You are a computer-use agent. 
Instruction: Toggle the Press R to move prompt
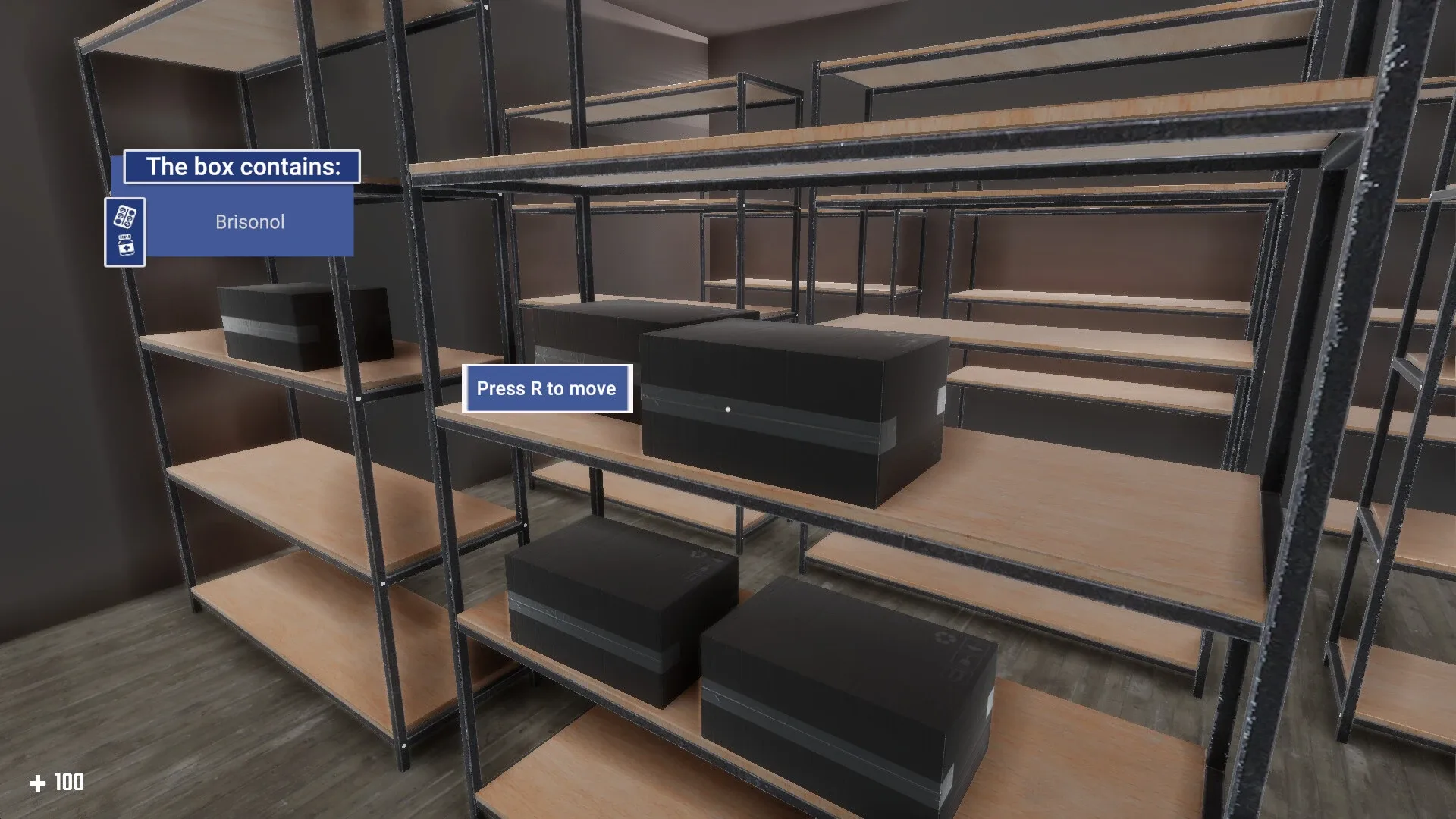click(x=548, y=388)
